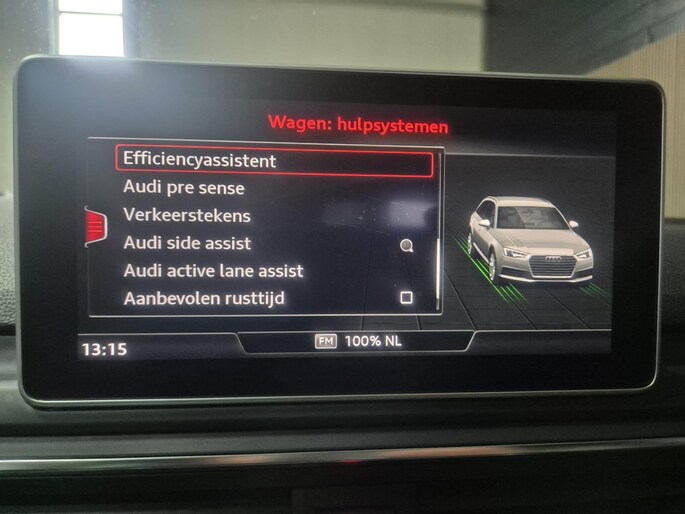Select the Efficiencyassistent menu entry
This screenshot has width=685, height=514.
point(200,160)
